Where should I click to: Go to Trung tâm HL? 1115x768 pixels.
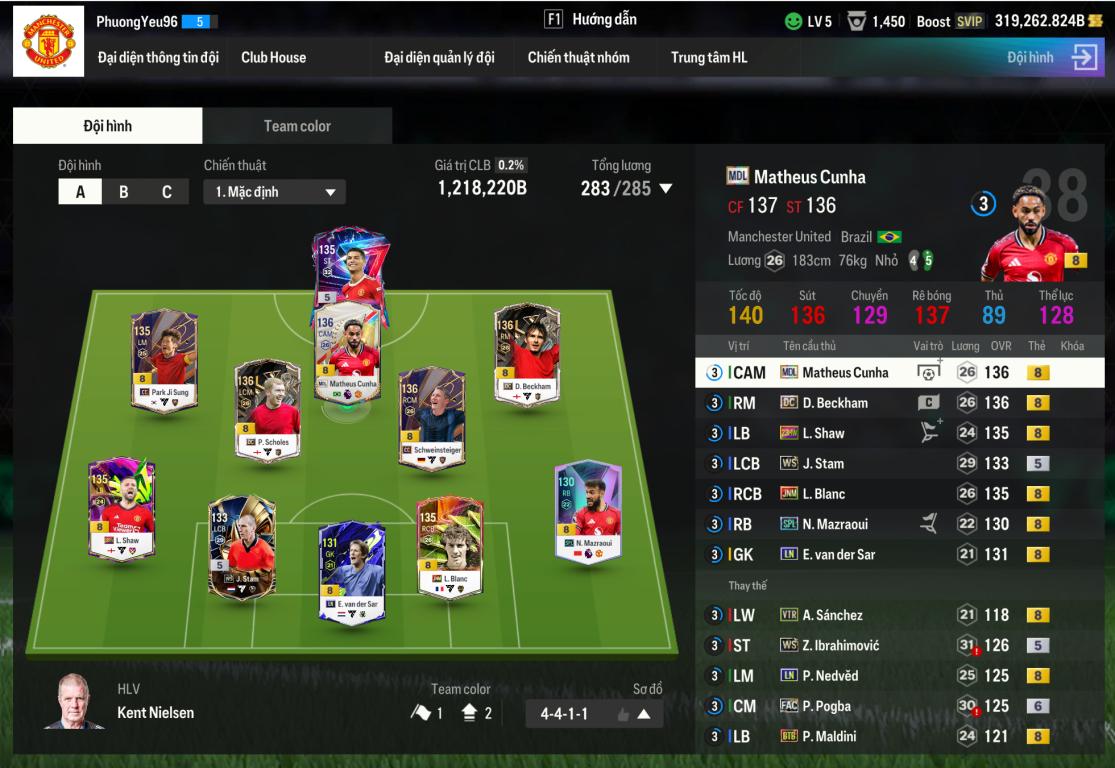708,57
